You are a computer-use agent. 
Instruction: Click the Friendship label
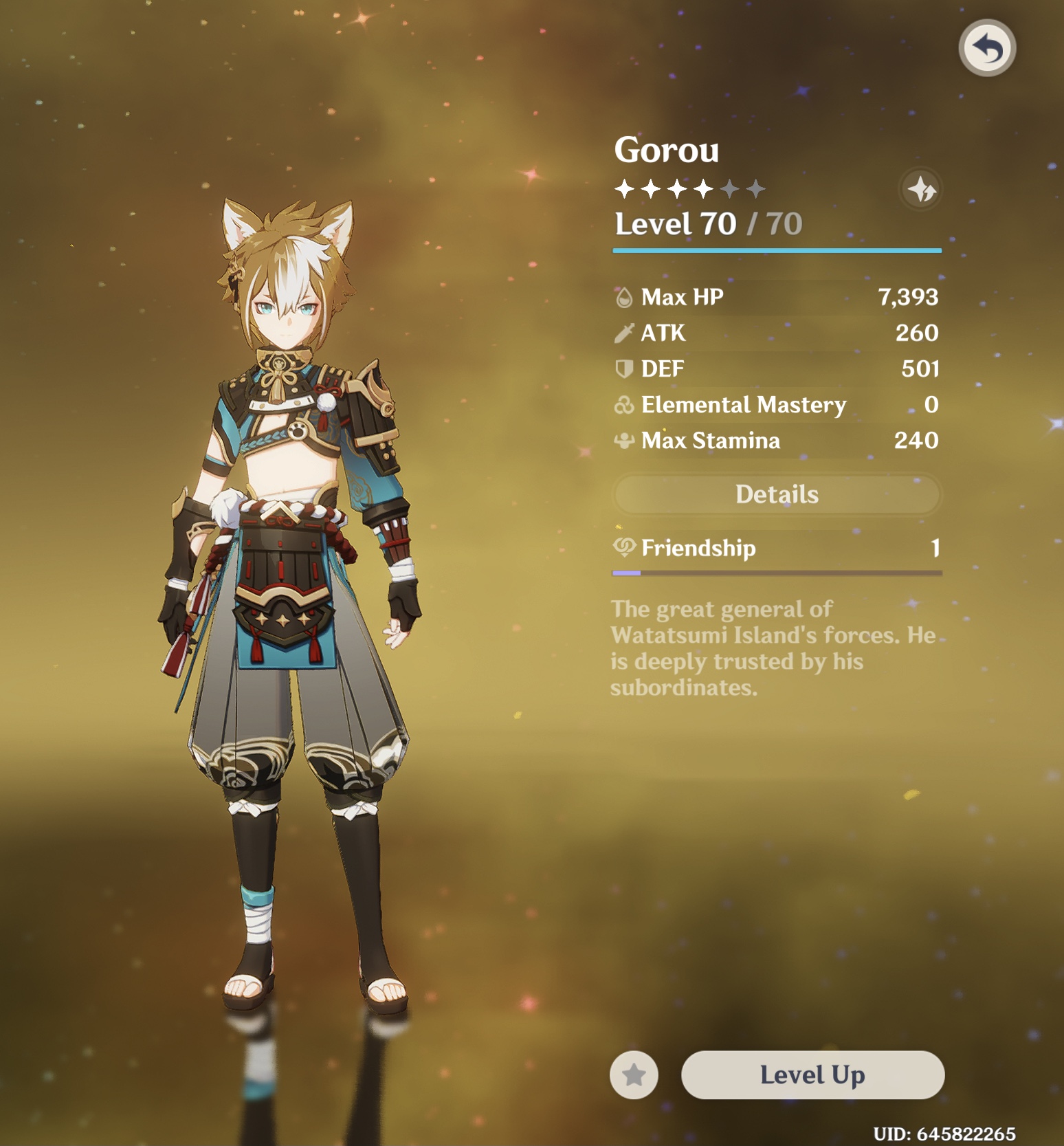click(698, 548)
